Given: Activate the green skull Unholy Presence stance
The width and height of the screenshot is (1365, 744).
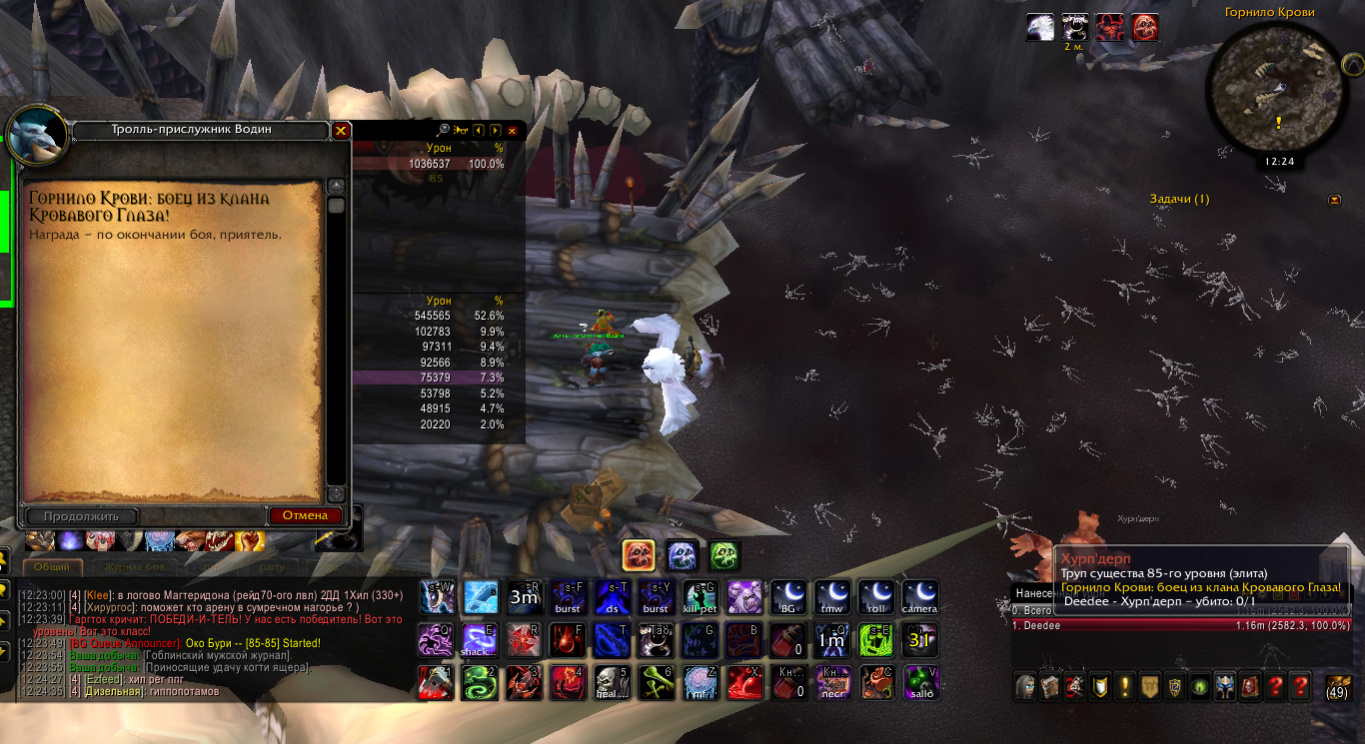Looking at the screenshot, I should click(x=725, y=555).
